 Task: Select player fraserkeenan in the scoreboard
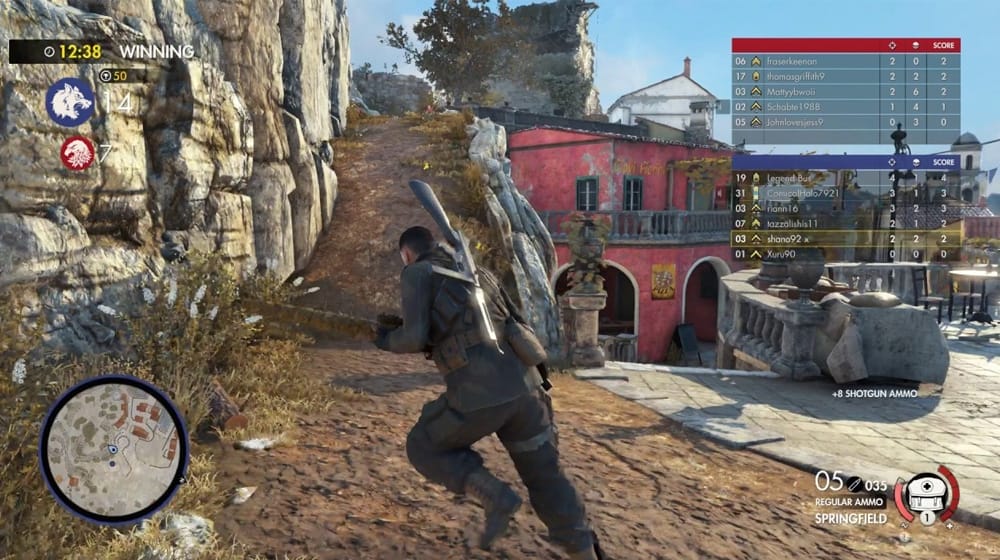pyautogui.click(x=845, y=61)
